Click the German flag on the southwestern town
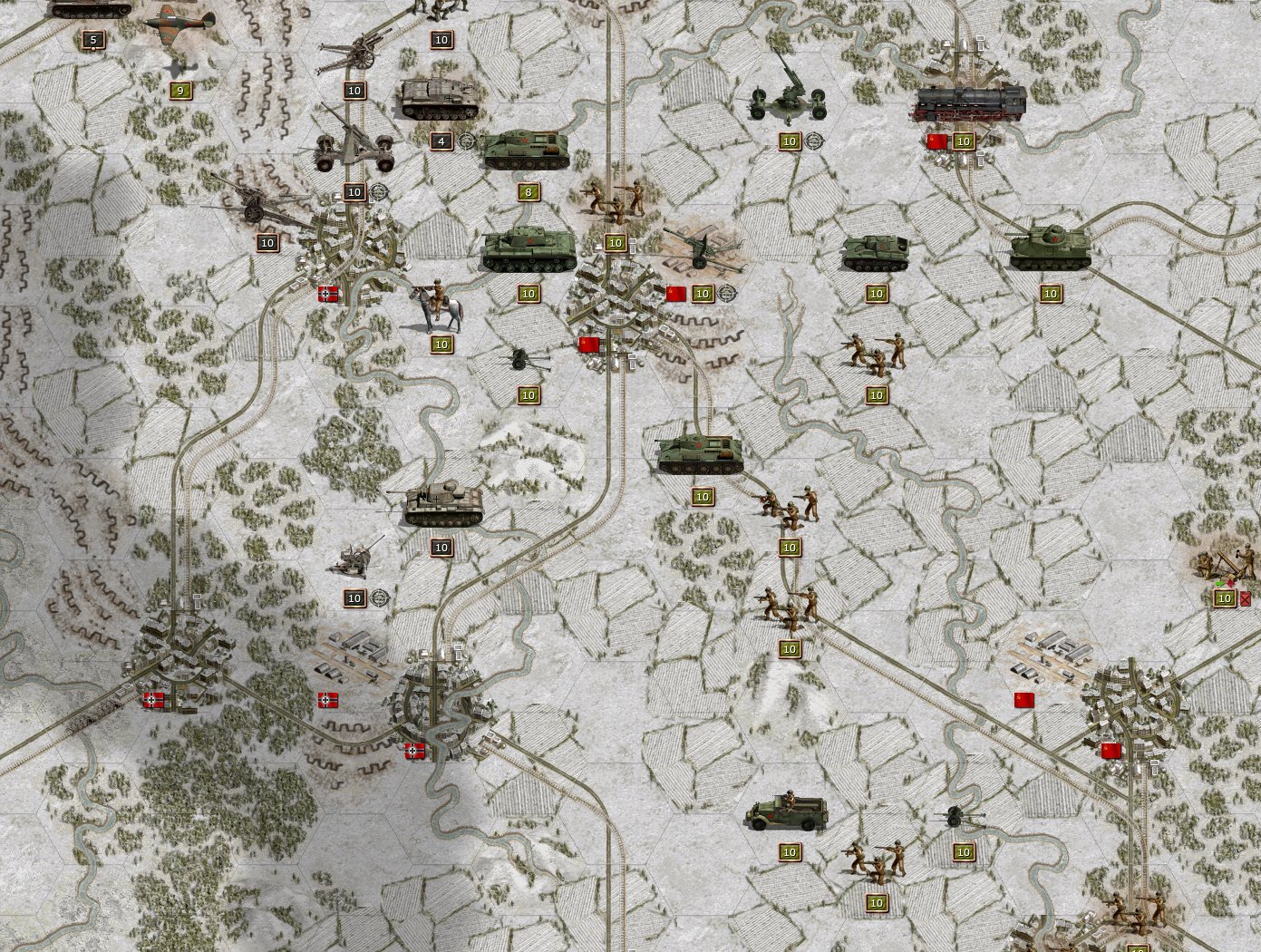The image size is (1261, 952). pos(152,698)
